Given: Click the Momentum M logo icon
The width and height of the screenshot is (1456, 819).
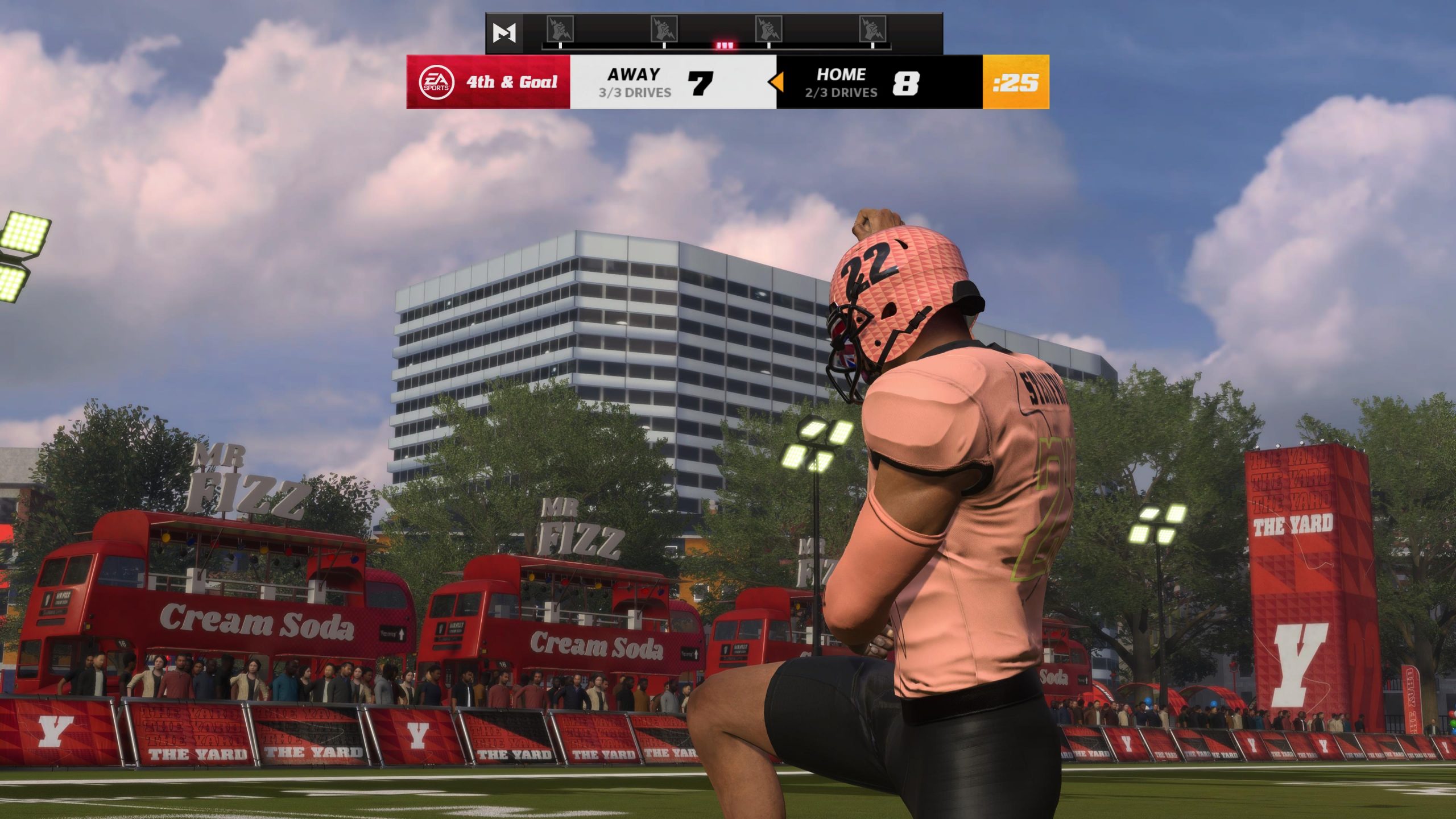Looking at the screenshot, I should [504, 34].
